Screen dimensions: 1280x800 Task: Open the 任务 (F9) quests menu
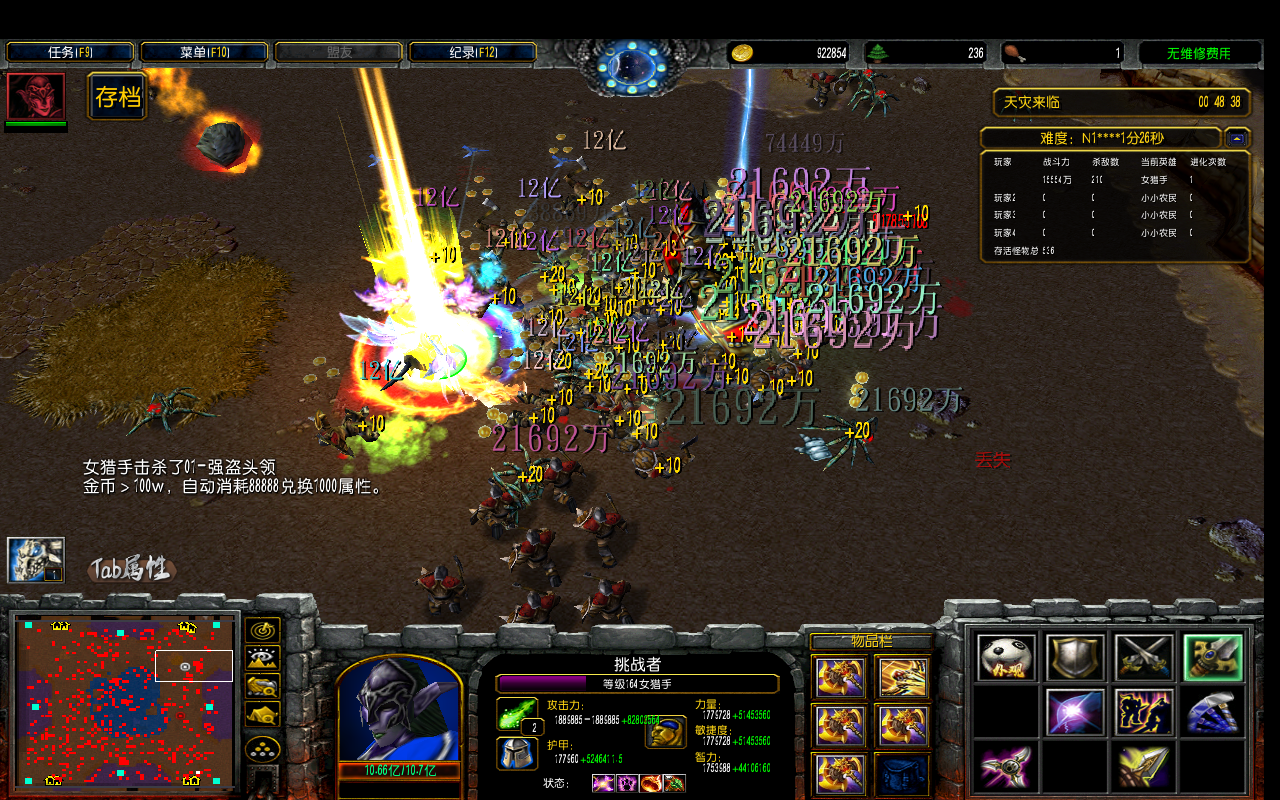(x=70, y=52)
